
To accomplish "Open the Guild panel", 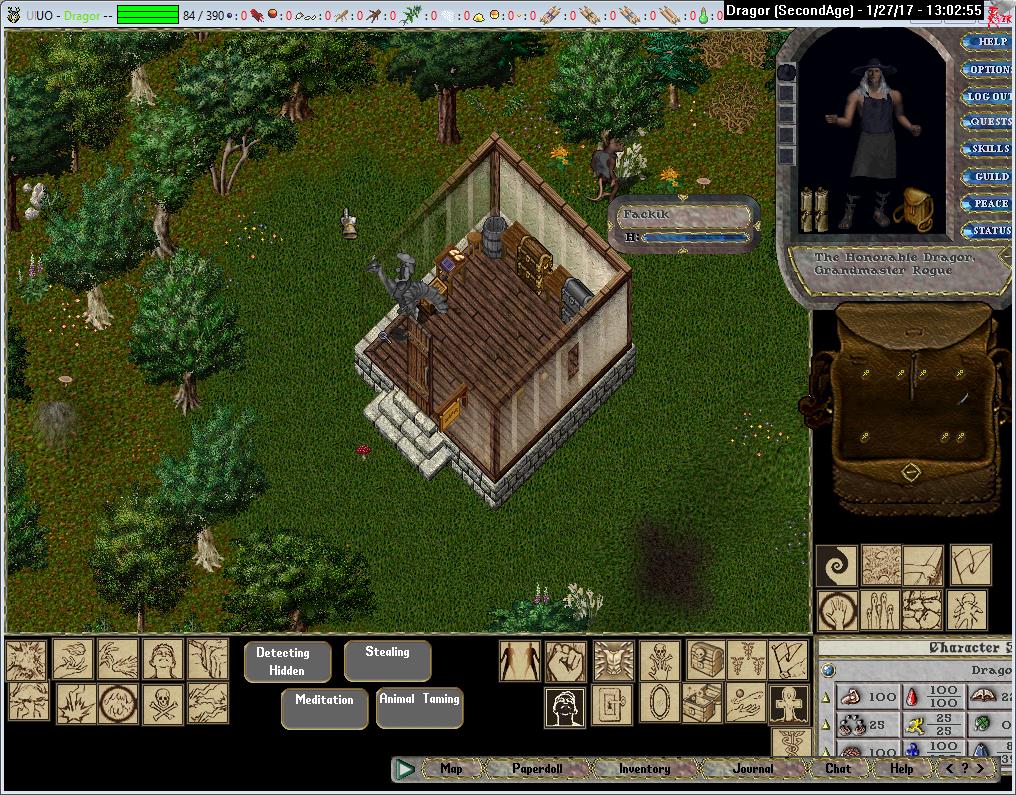I will [990, 176].
